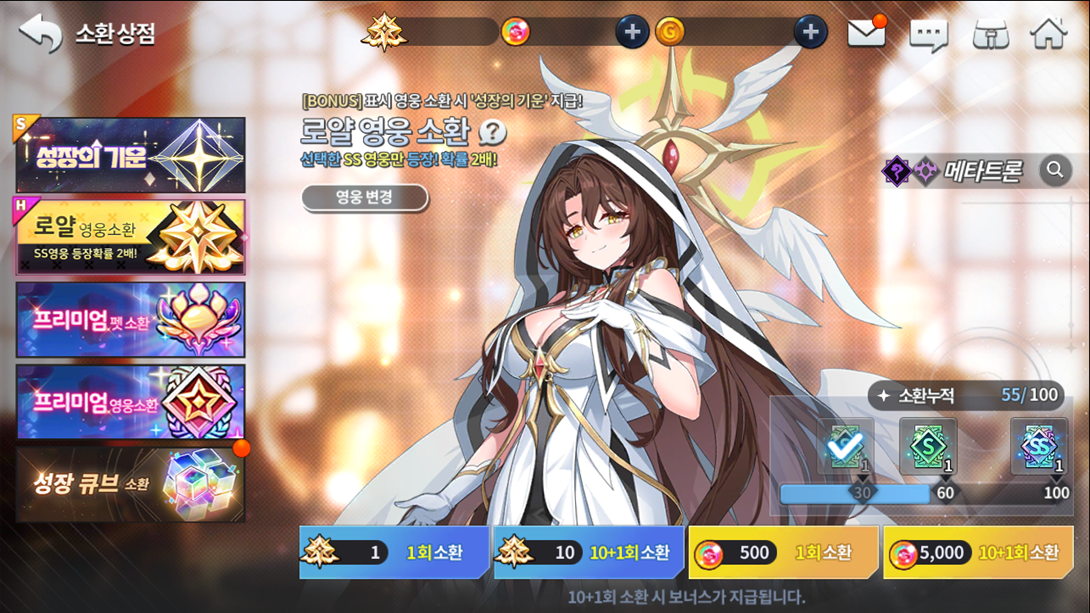The width and height of the screenshot is (1090, 613).
Task: Click the 영웅 변경 button
Action: pyautogui.click(x=364, y=197)
